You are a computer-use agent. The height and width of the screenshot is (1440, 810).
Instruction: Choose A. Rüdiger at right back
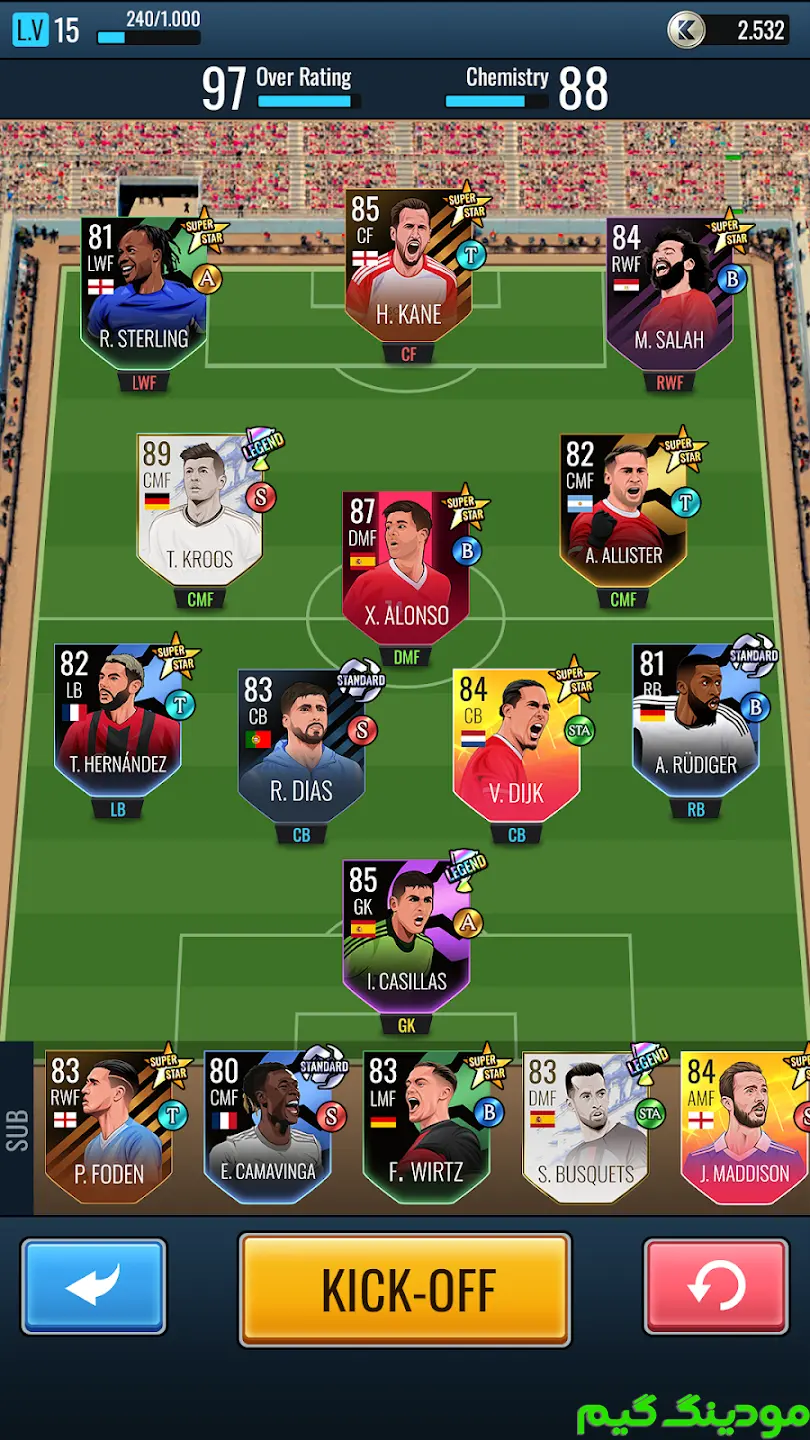coord(695,720)
